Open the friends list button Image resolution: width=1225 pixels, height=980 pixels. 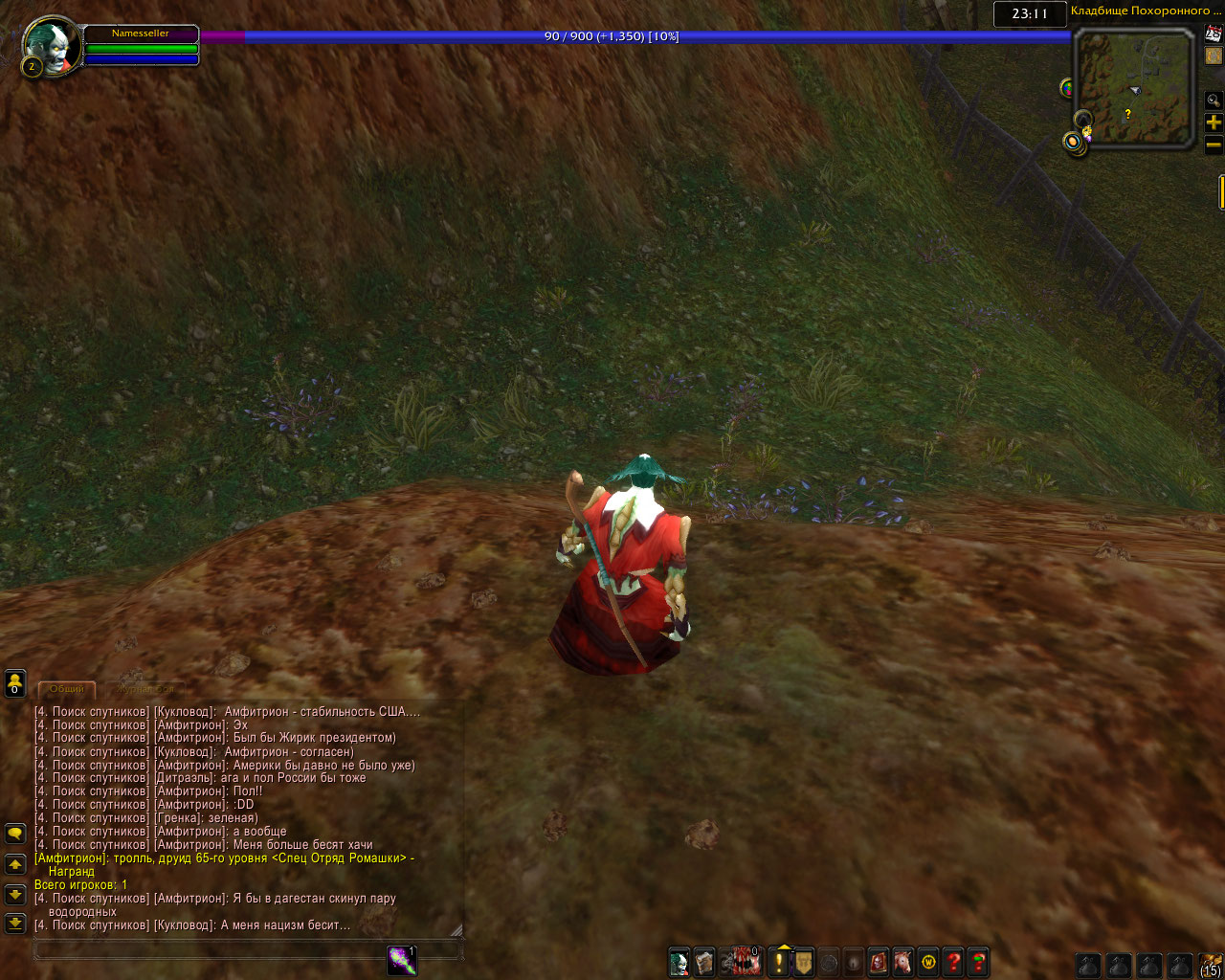[x=15, y=683]
